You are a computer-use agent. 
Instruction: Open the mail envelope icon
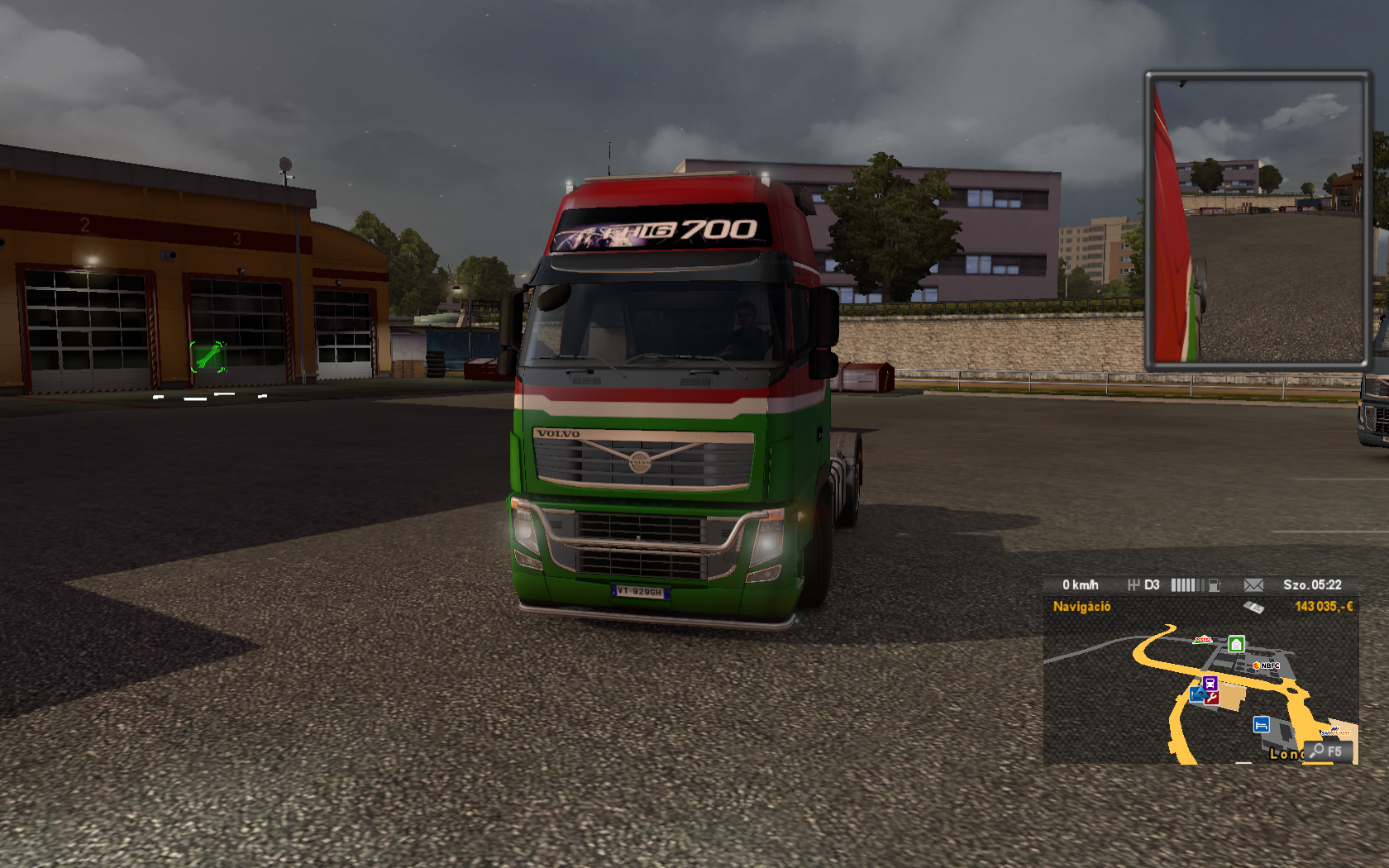click(x=1253, y=585)
